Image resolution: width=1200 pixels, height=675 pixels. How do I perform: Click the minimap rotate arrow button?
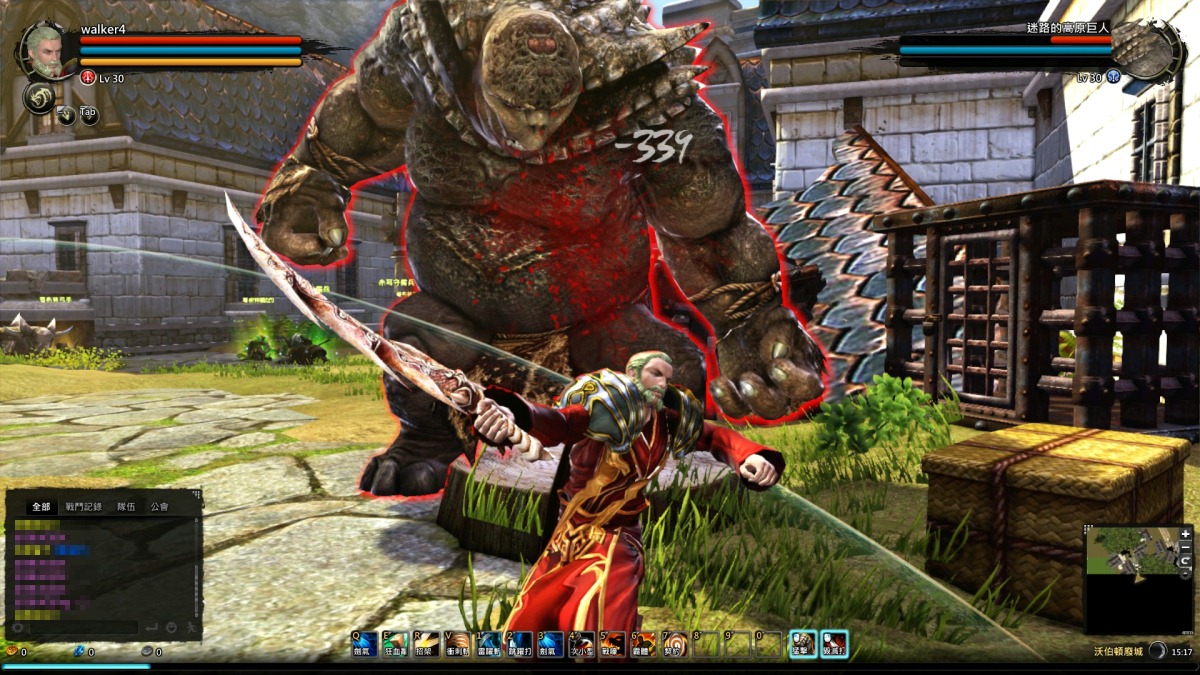tap(1186, 562)
